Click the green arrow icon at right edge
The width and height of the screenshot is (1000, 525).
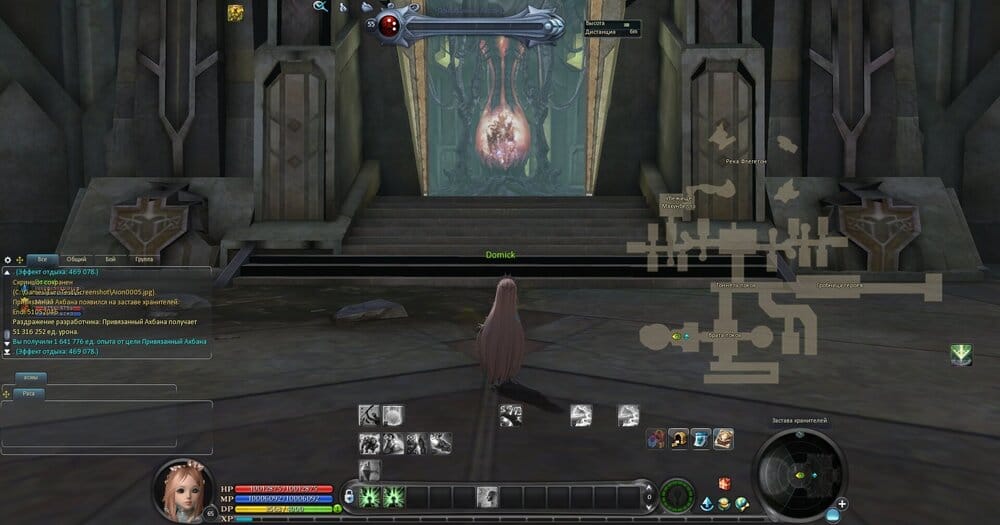961,354
